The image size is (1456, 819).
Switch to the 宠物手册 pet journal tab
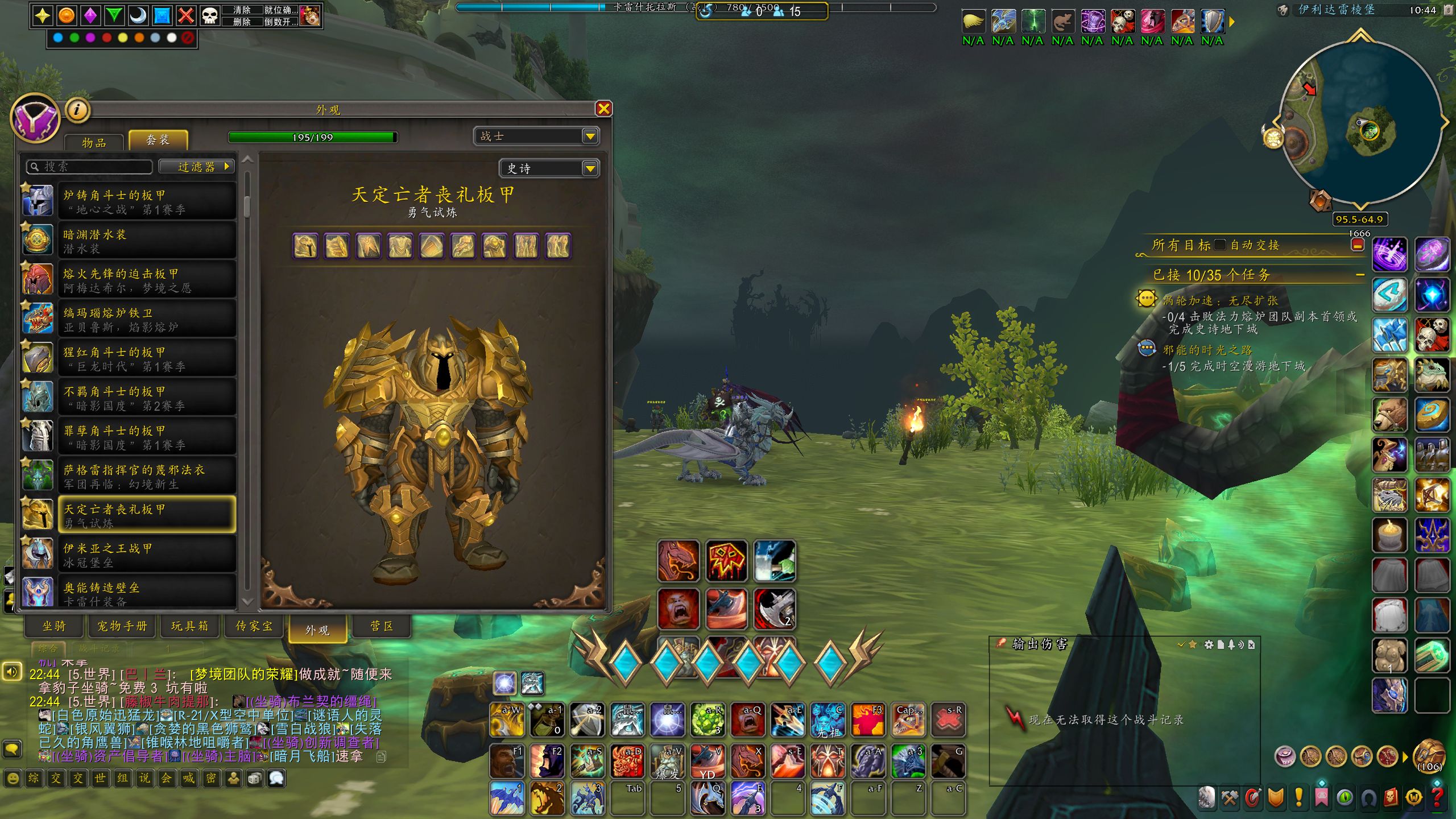click(x=122, y=626)
